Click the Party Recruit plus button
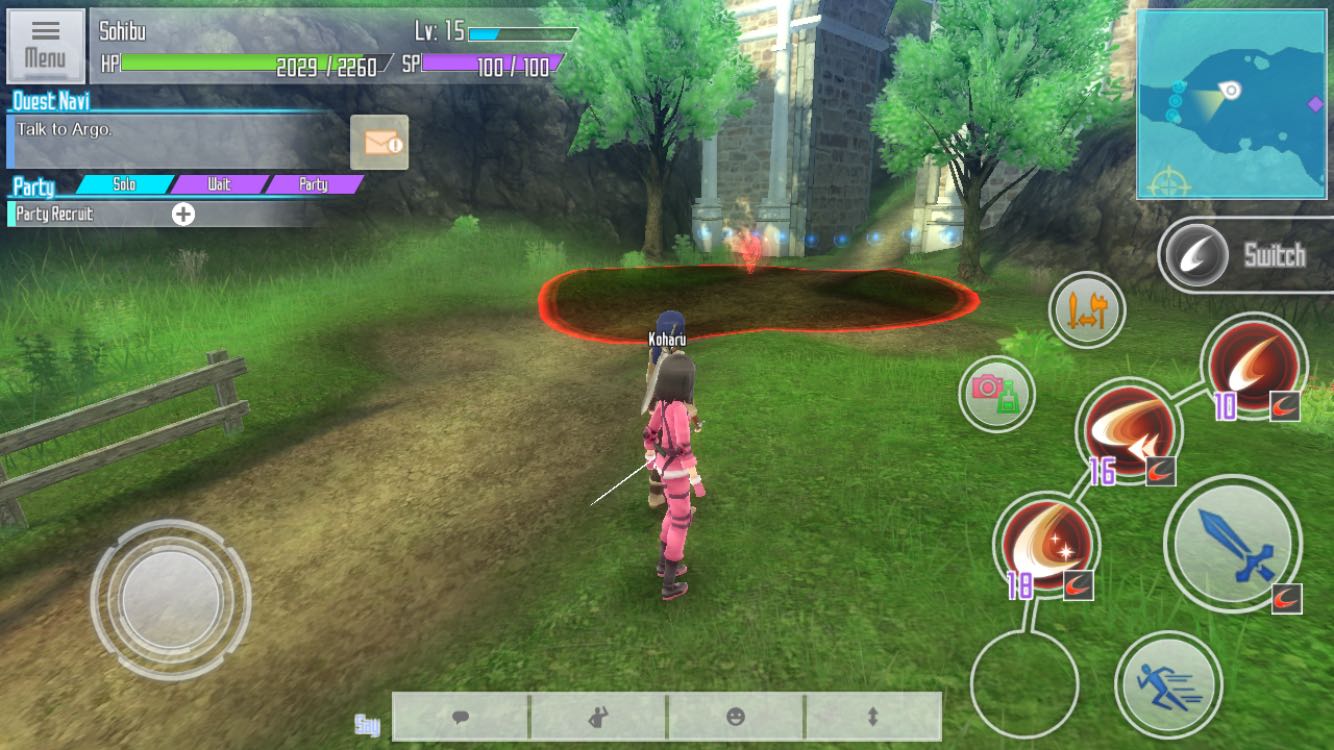Viewport: 1334px width, 750px height. (183, 214)
